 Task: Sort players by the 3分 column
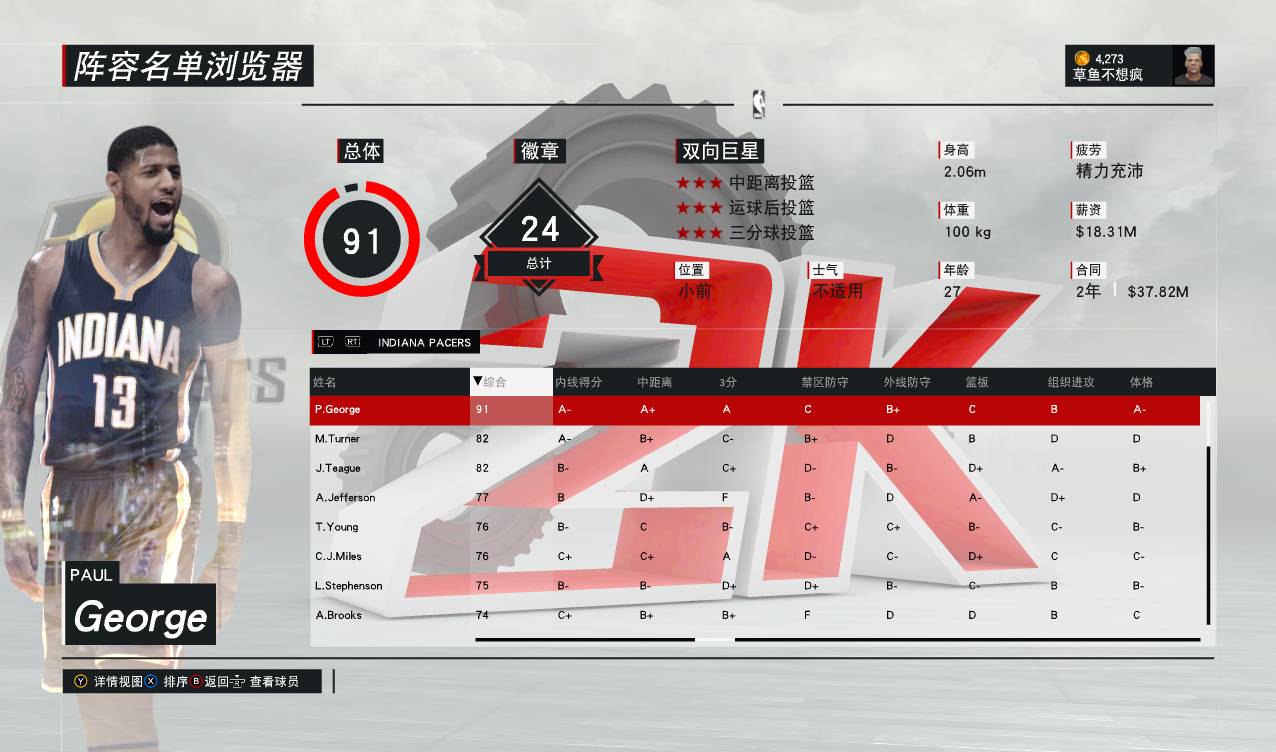[x=727, y=382]
